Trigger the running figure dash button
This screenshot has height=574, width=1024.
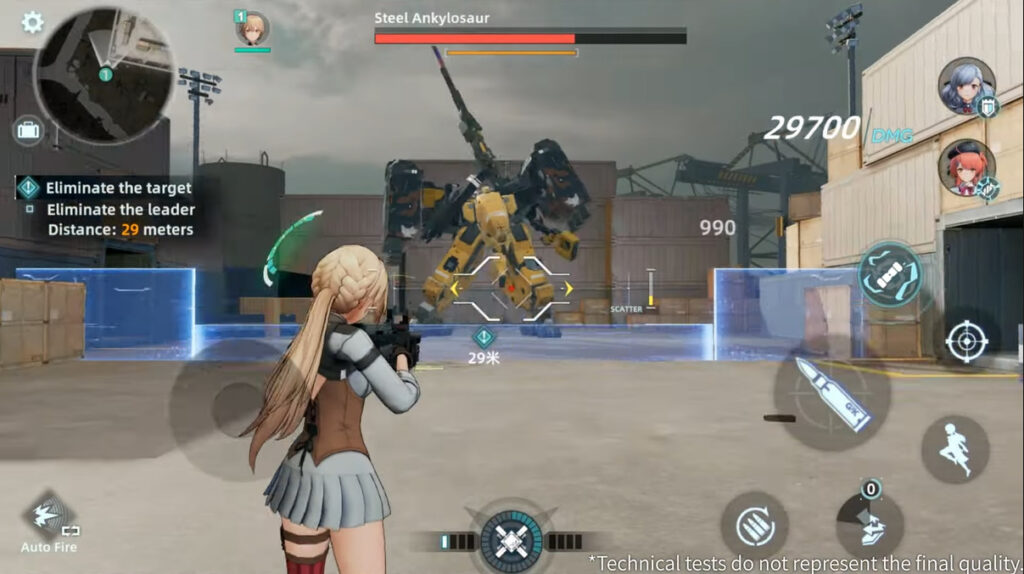[955, 449]
